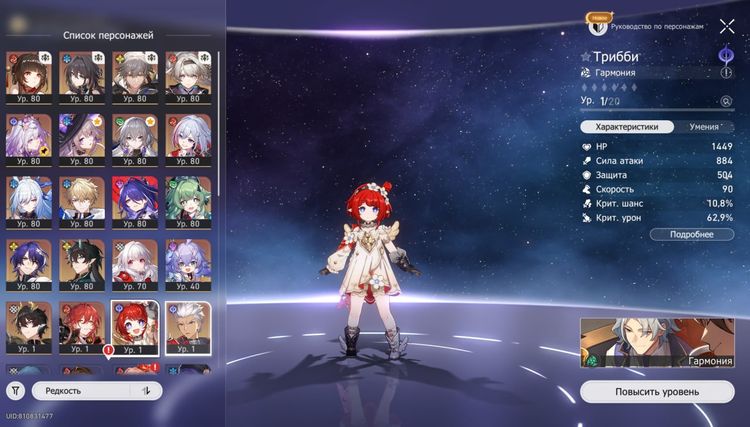
Task: Pick the green-haired level 80 character
Action: (x=187, y=201)
